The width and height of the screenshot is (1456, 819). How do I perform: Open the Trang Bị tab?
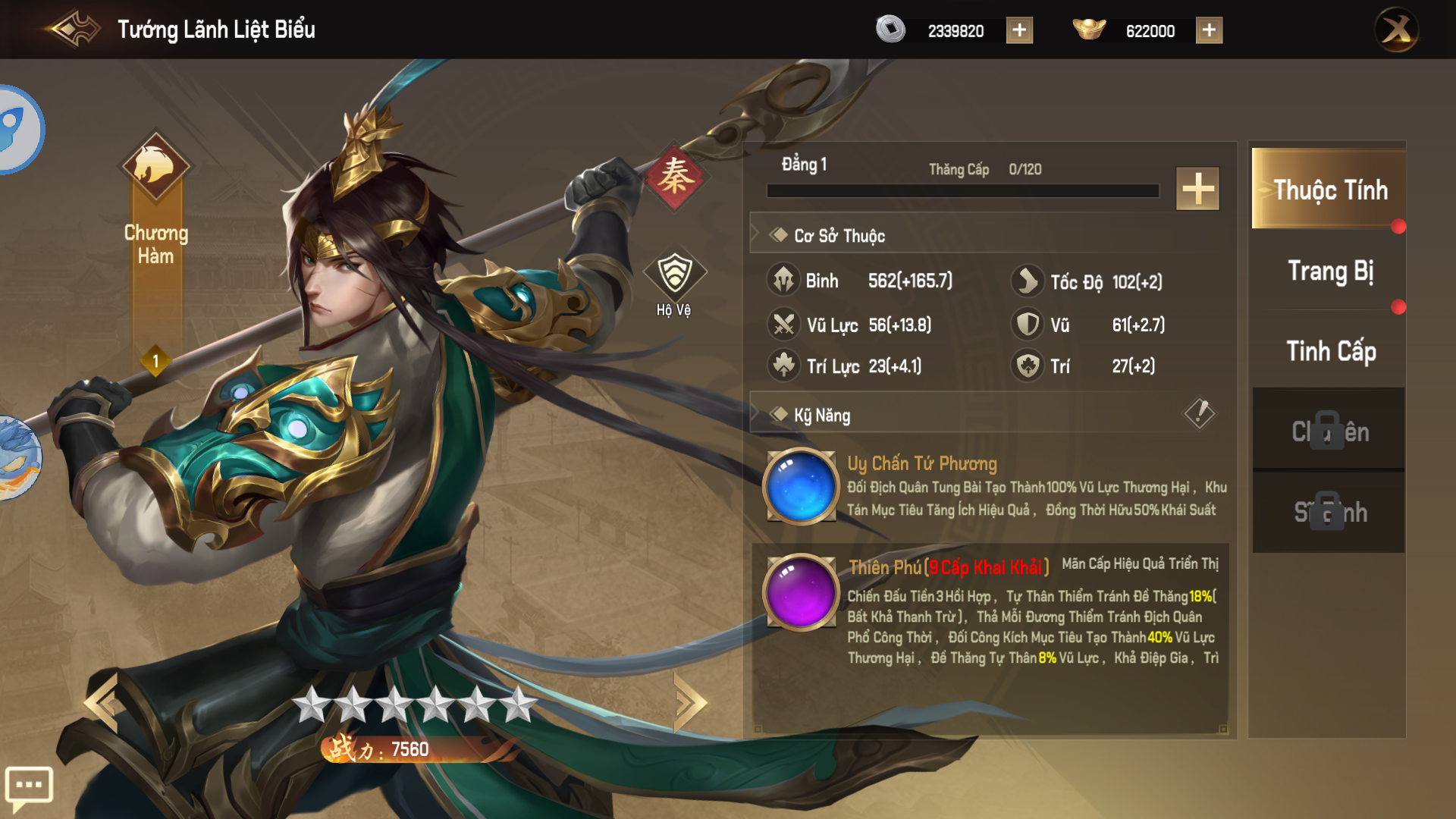[x=1329, y=271]
